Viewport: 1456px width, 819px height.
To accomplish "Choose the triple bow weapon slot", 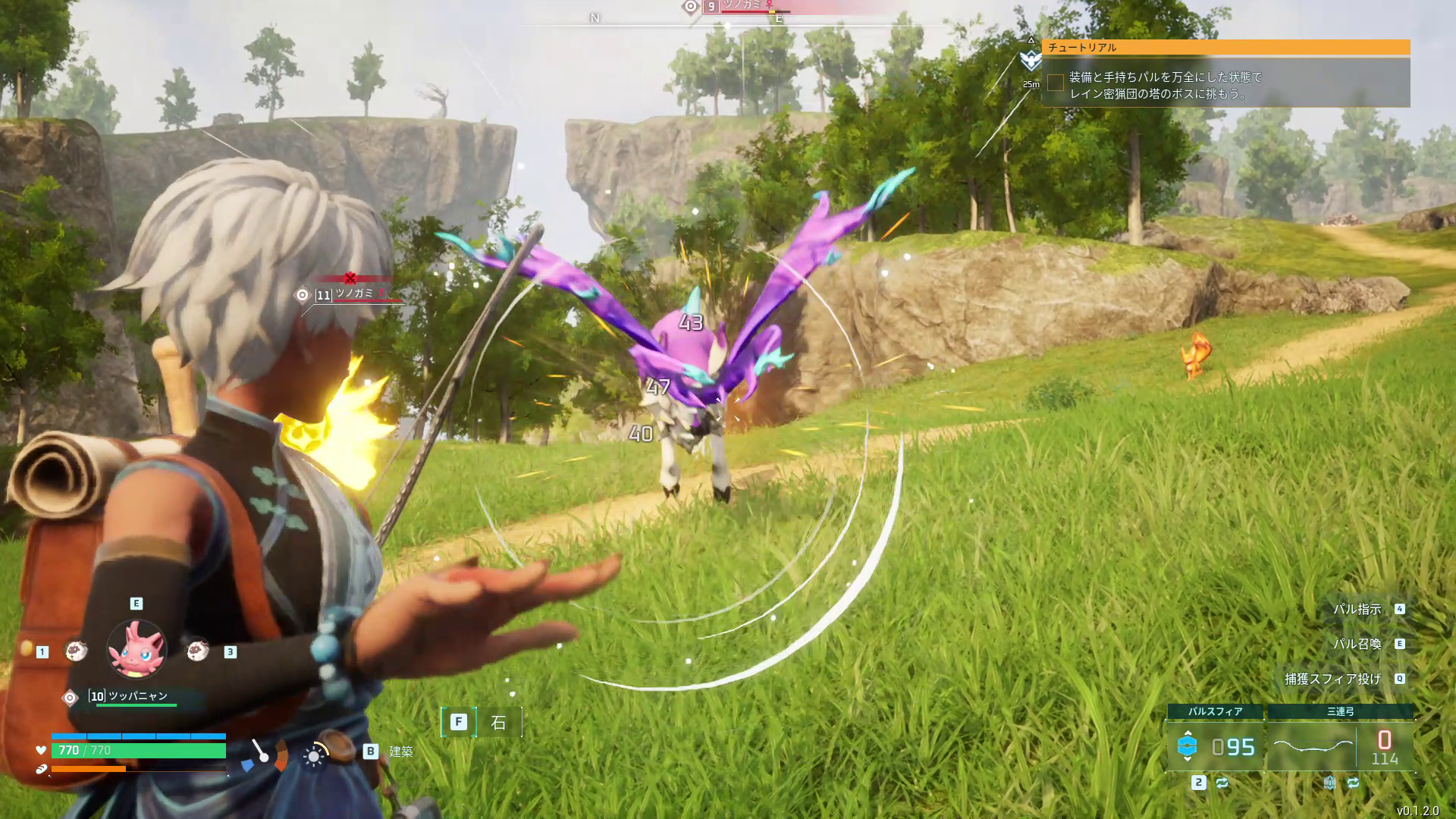I will point(1340,746).
